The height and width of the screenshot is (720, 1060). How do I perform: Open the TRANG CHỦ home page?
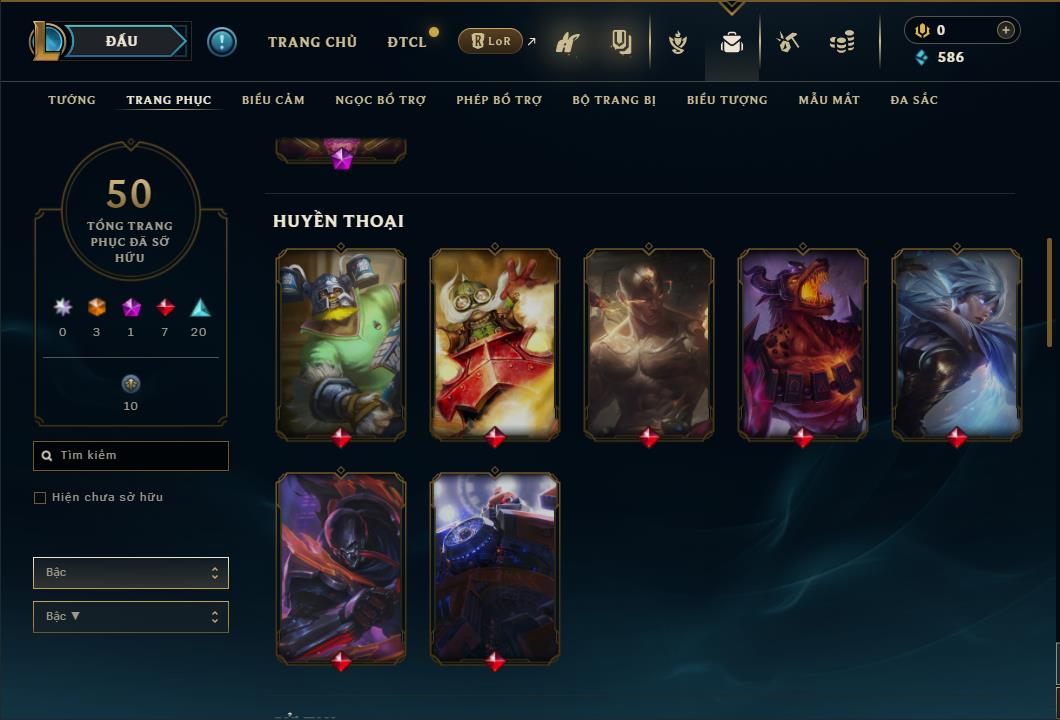(312, 42)
